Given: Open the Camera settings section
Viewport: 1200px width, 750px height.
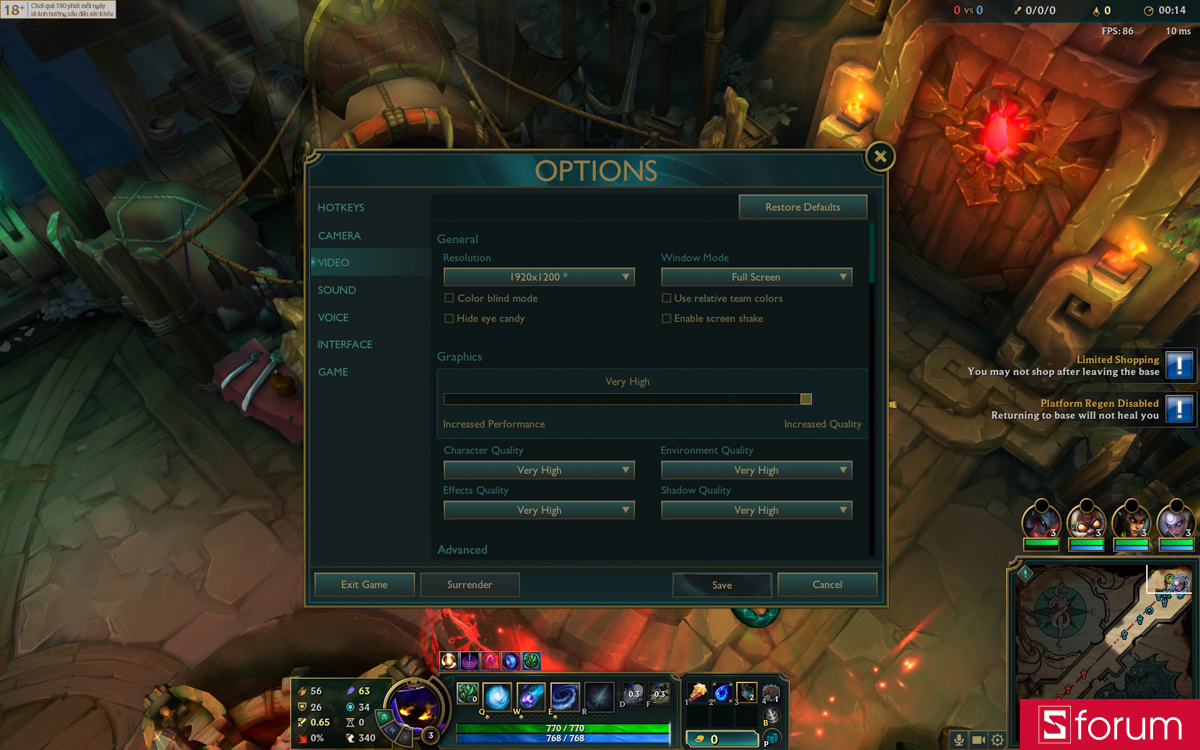Looking at the screenshot, I should (x=339, y=236).
